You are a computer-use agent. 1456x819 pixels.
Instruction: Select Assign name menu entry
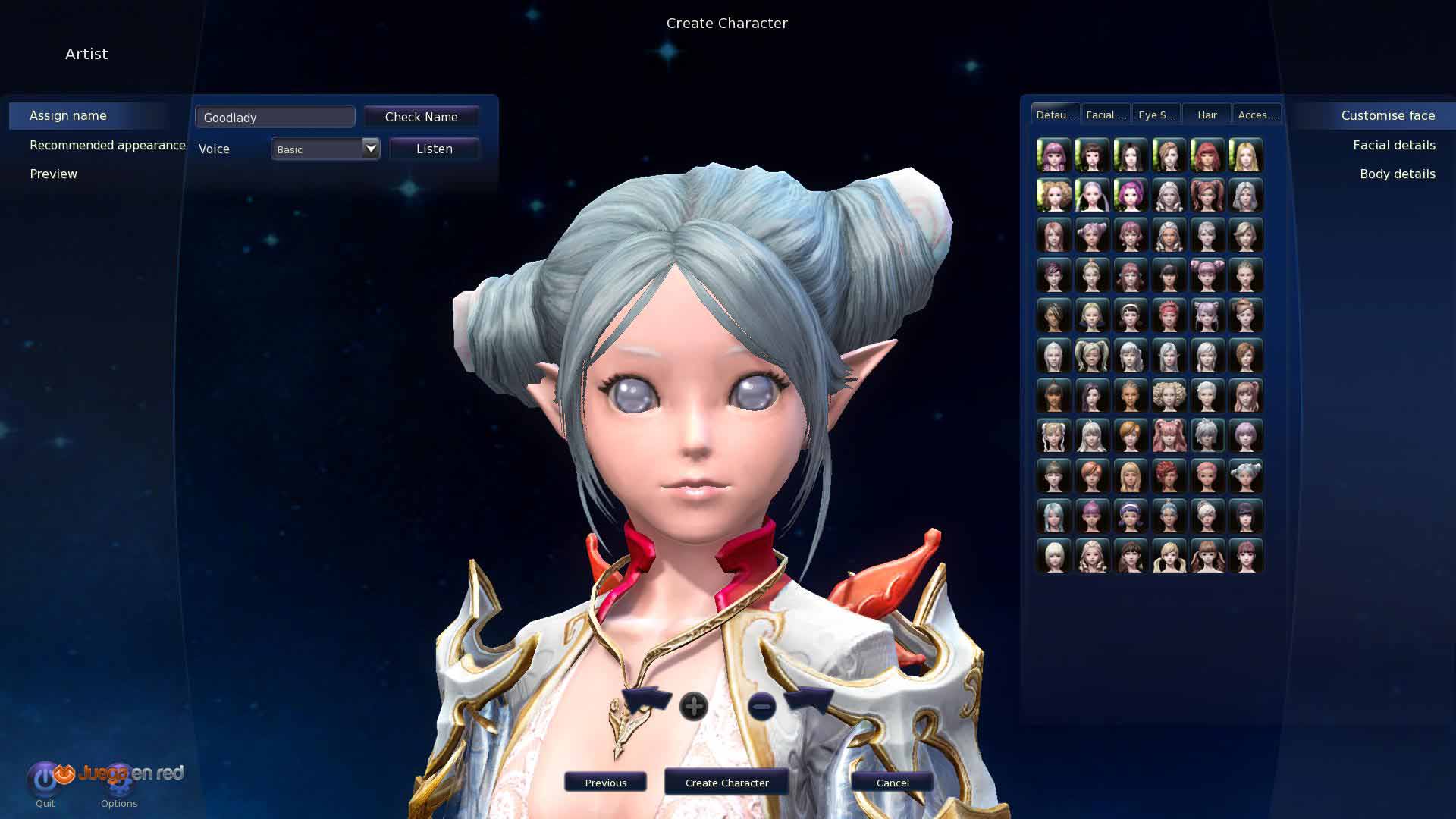click(x=68, y=115)
